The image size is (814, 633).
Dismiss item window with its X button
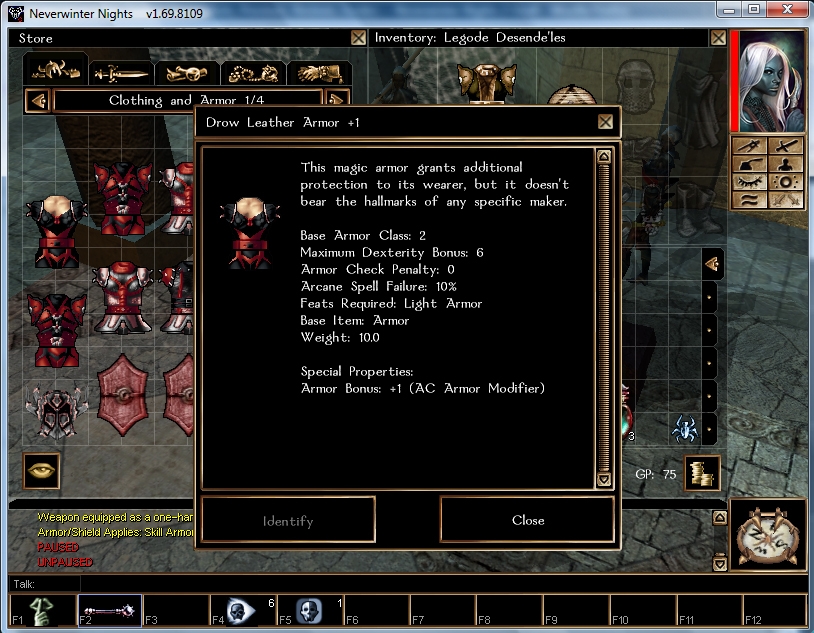[x=605, y=122]
